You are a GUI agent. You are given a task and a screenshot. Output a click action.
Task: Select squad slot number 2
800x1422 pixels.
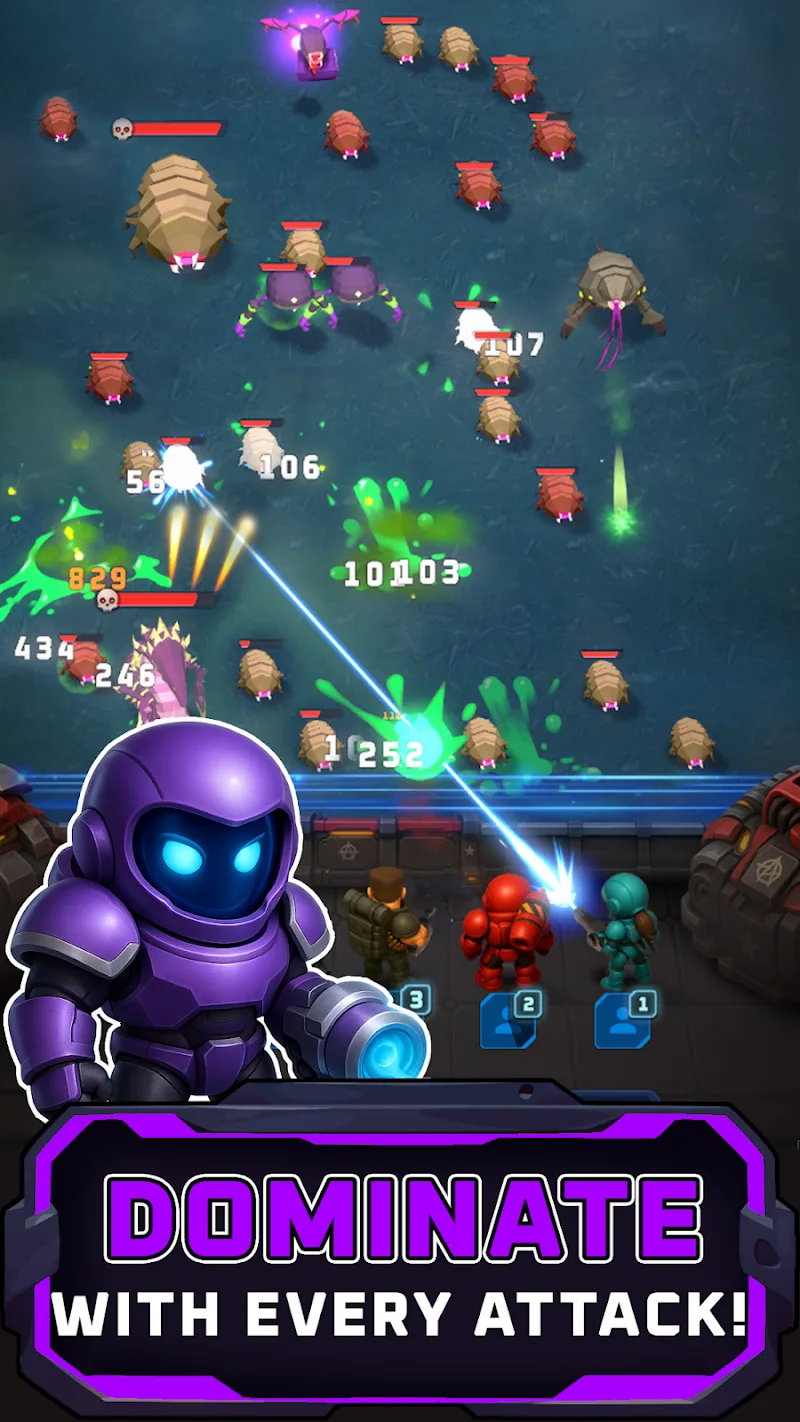(x=509, y=1019)
